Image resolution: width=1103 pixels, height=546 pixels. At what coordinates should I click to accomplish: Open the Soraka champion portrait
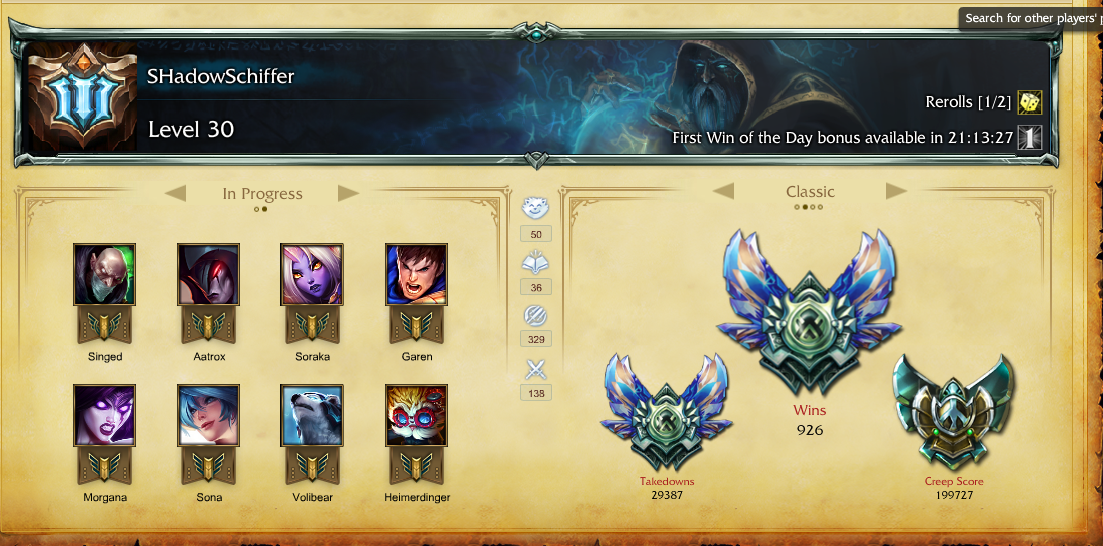311,274
